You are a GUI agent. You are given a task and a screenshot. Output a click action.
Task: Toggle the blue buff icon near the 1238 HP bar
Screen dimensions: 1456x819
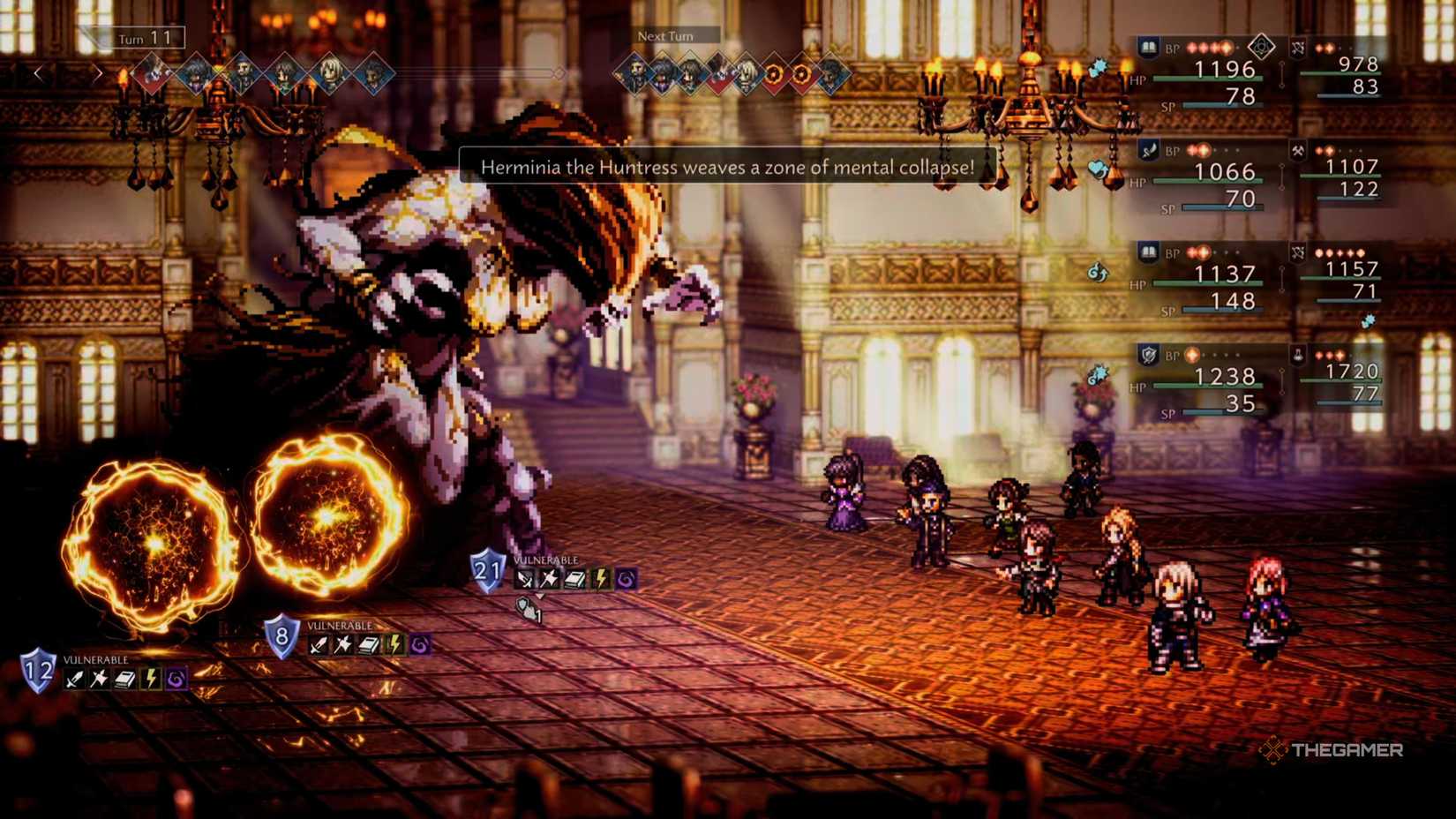point(1099,373)
